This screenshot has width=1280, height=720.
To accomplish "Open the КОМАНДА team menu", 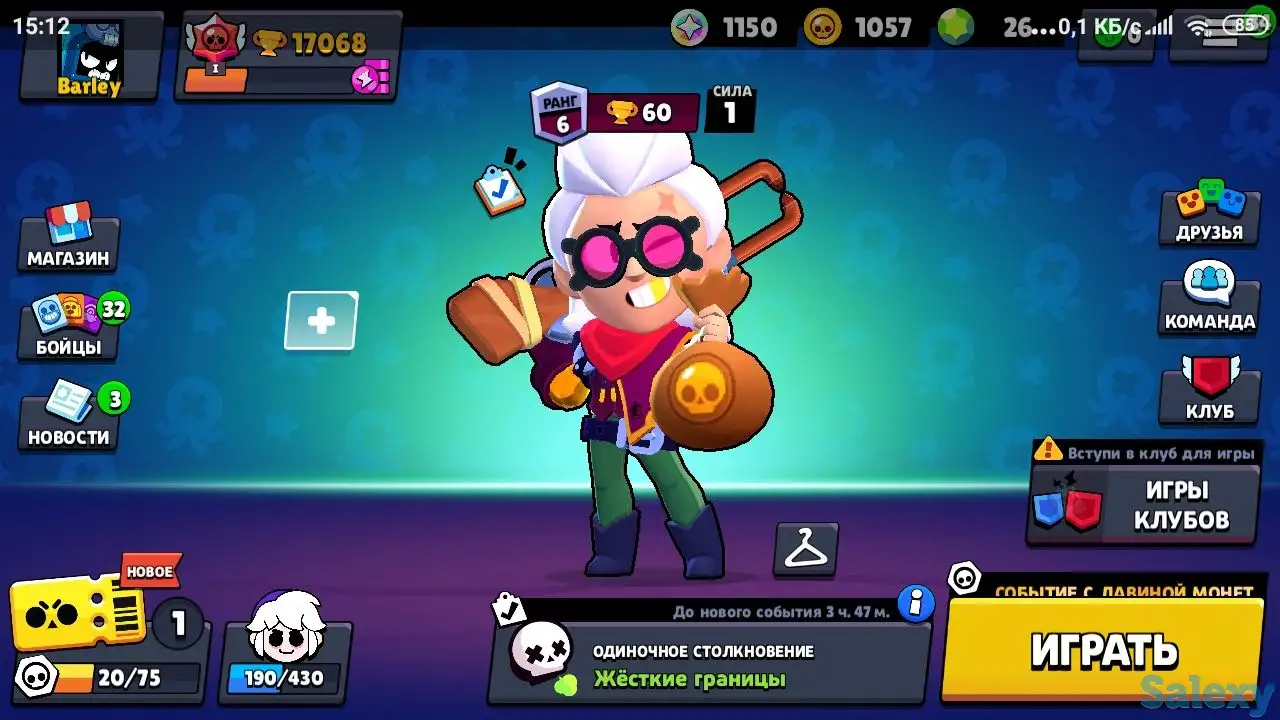I will [1210, 300].
